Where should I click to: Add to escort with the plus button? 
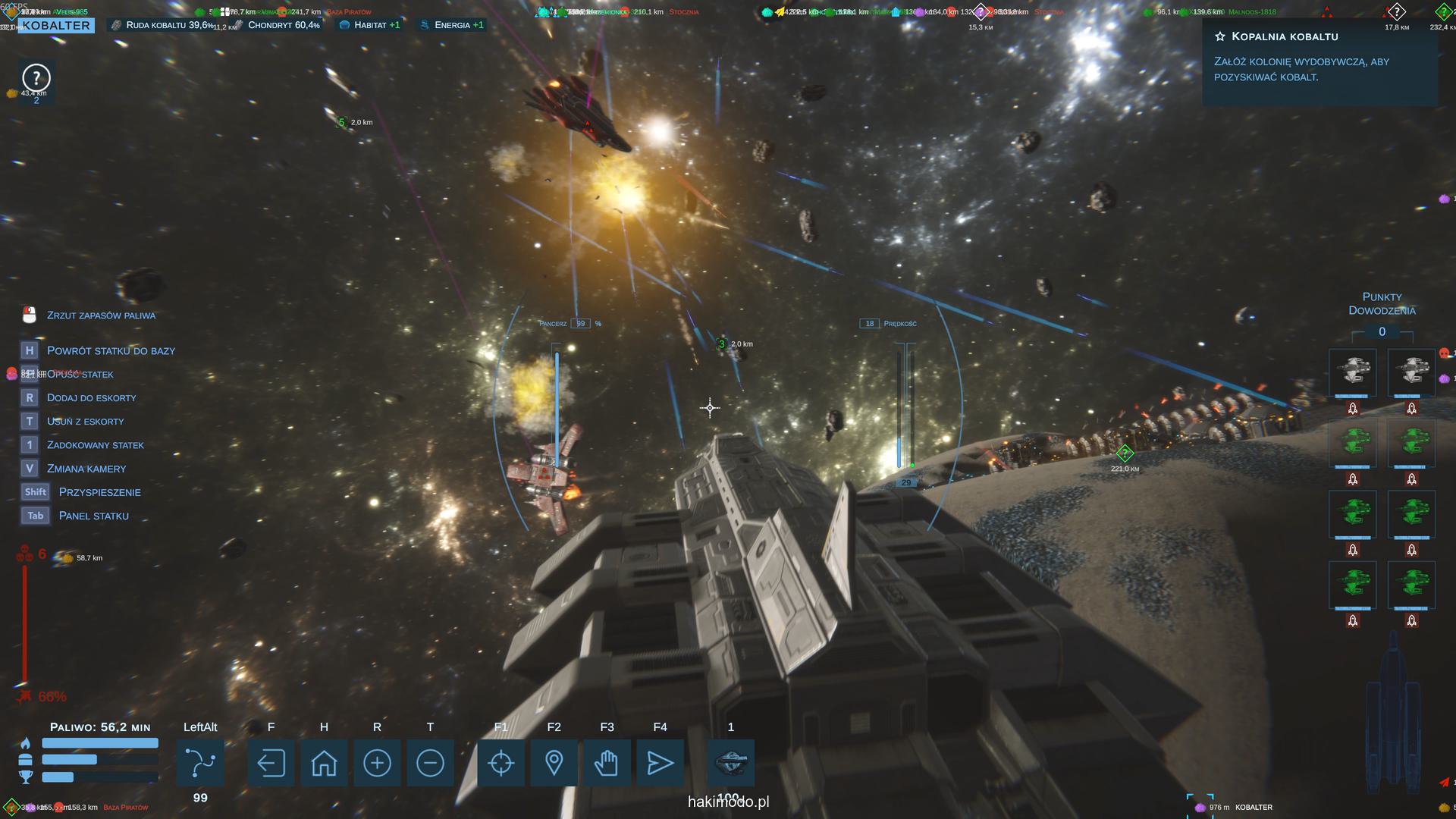tap(377, 763)
